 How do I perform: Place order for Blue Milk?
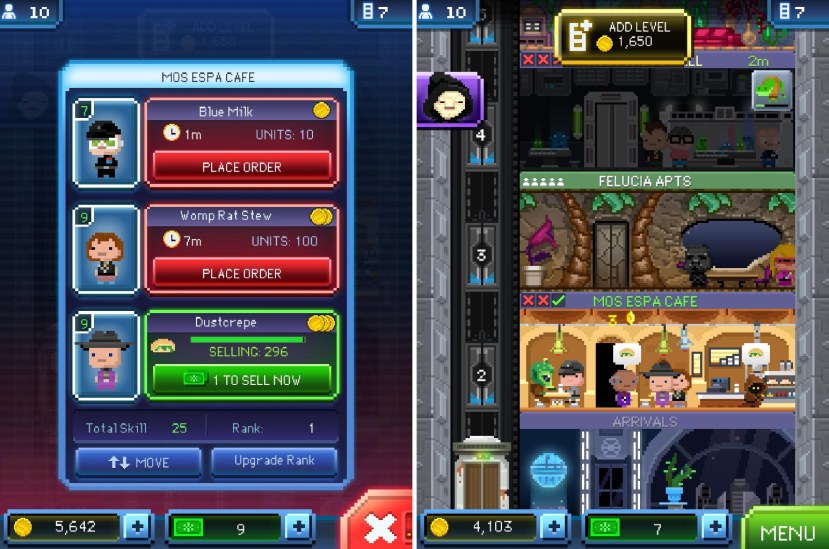[241, 167]
